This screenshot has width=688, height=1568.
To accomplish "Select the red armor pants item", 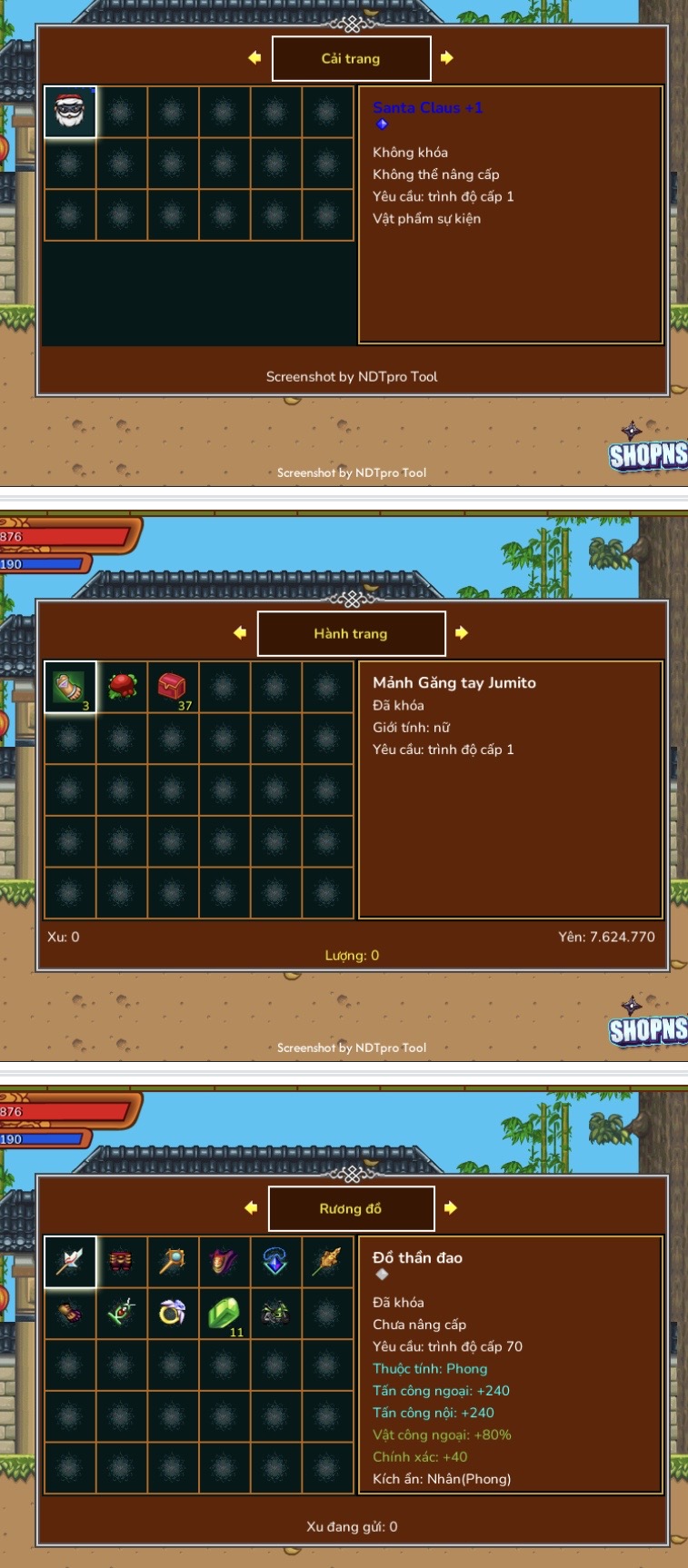I will [x=122, y=1262].
